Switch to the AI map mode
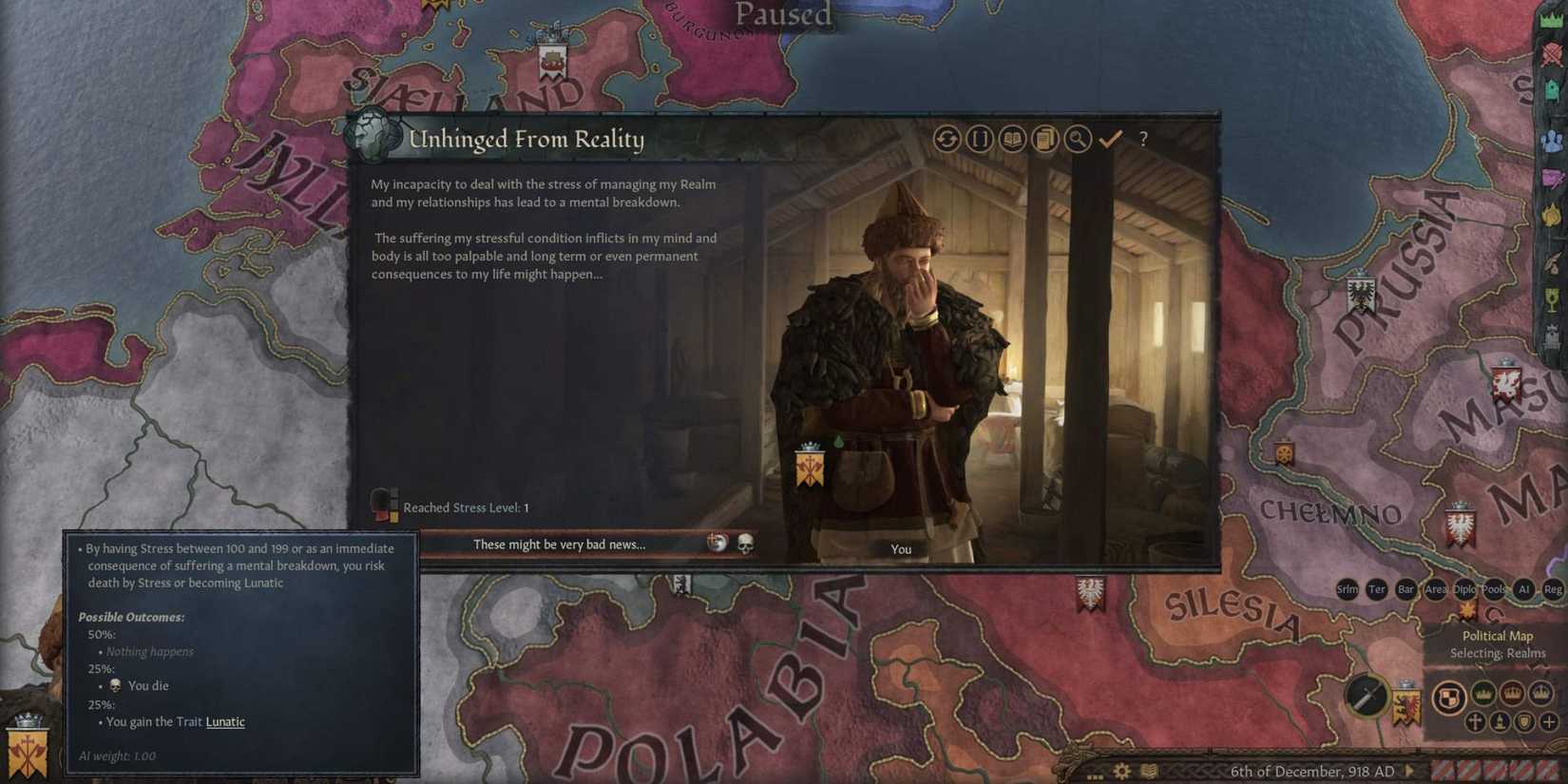 (1524, 590)
